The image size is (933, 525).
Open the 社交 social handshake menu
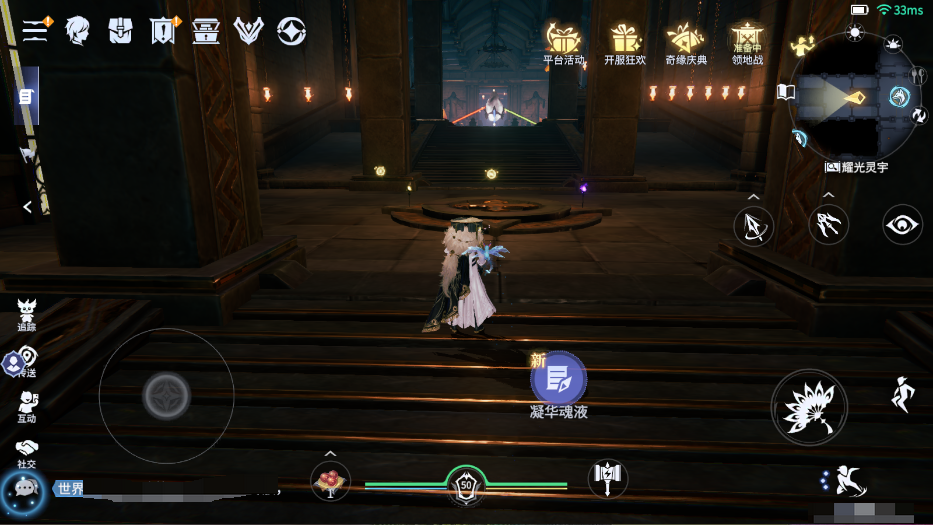27,452
